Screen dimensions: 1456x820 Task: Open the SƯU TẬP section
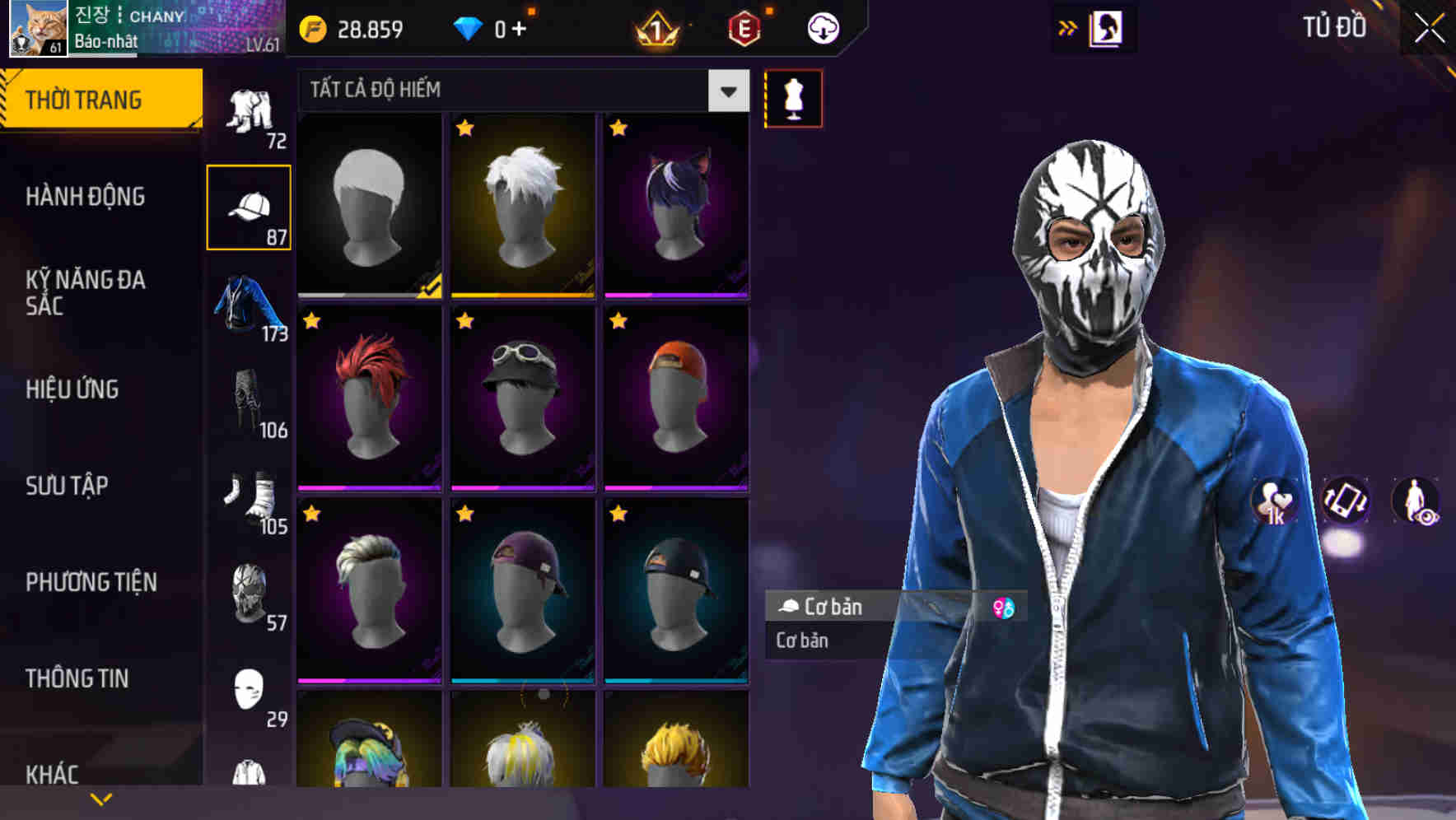pyautogui.click(x=68, y=487)
